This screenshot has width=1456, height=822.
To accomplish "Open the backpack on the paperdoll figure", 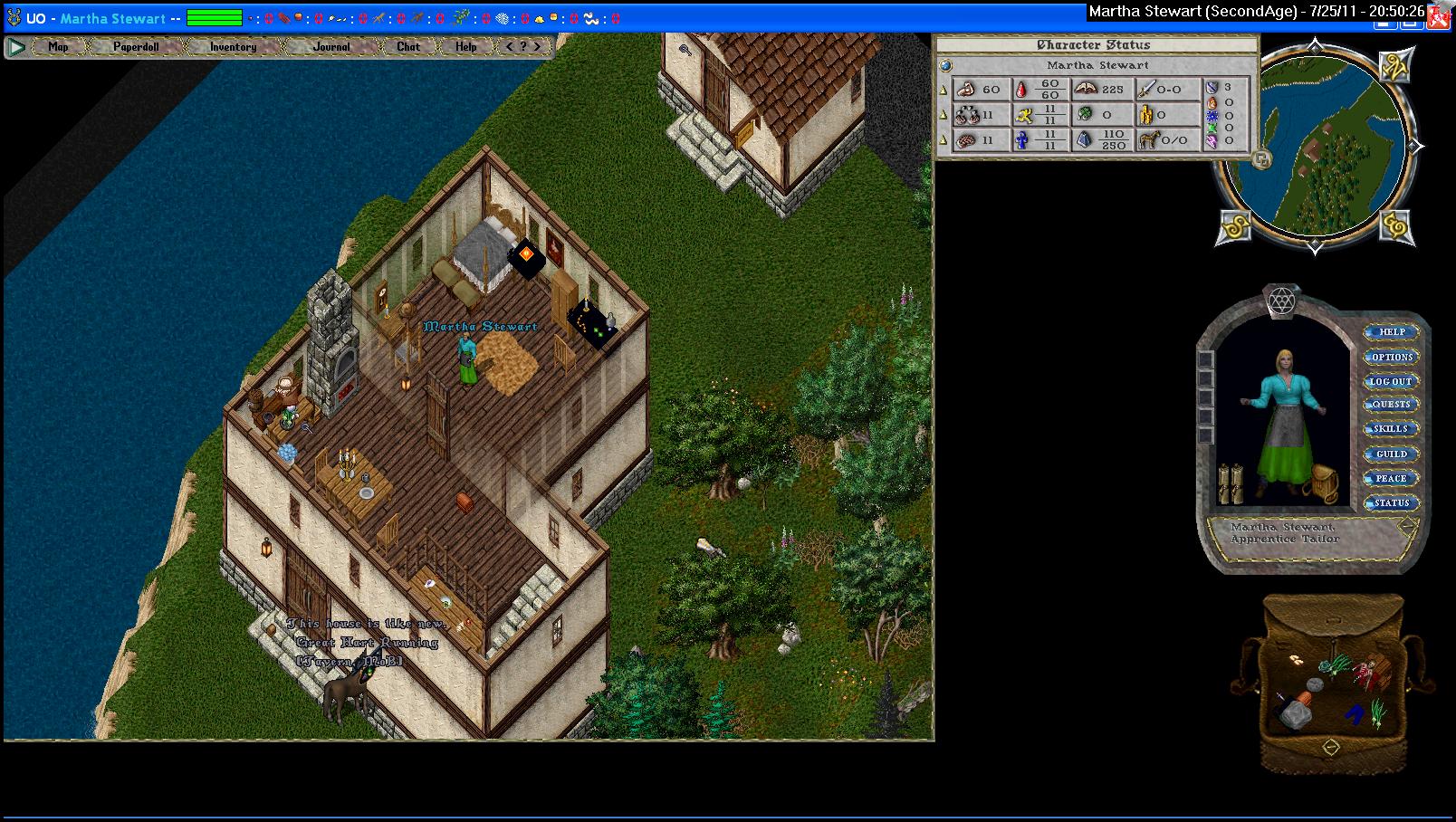I will pyautogui.click(x=1325, y=483).
